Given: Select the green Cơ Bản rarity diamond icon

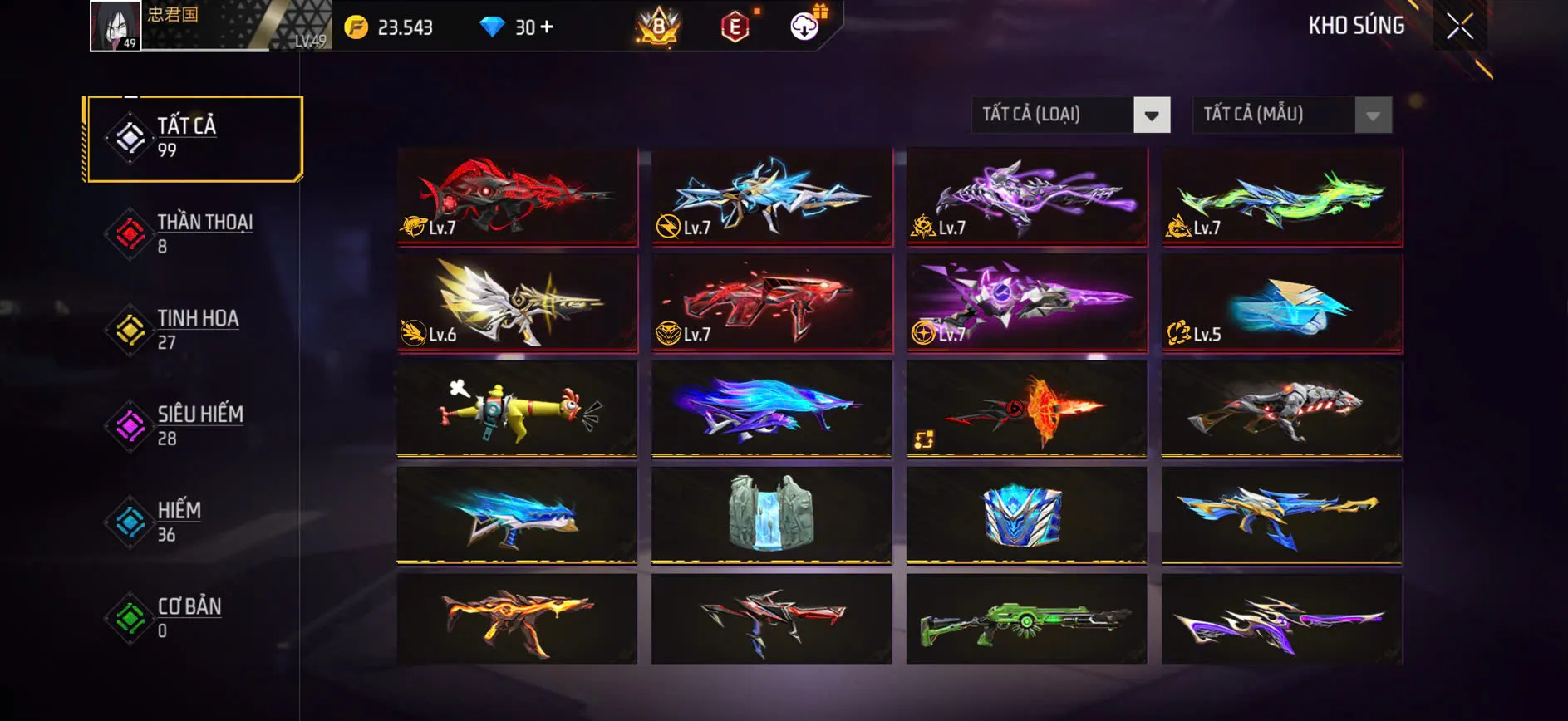Looking at the screenshot, I should [x=129, y=619].
